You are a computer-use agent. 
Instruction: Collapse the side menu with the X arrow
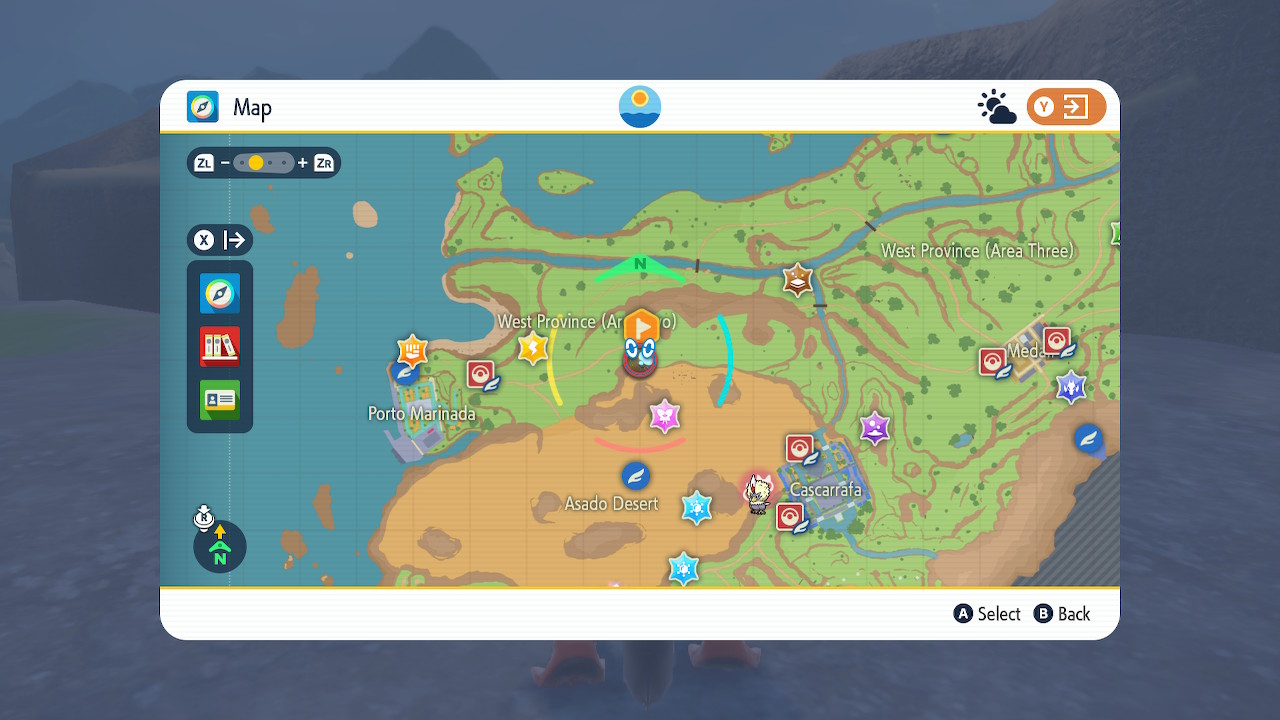tap(219, 240)
